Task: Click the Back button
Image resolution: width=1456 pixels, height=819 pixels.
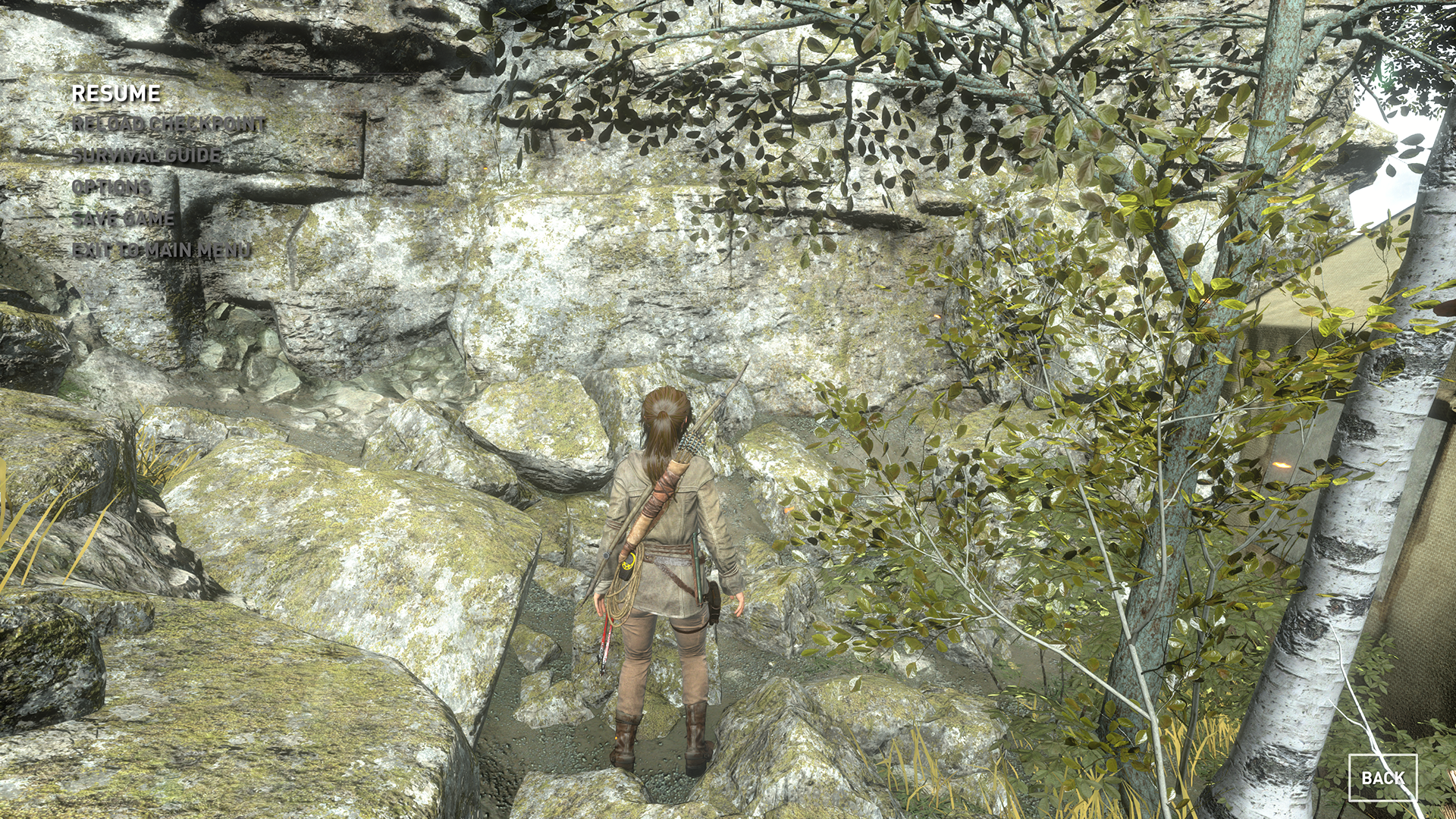Action: (1382, 778)
